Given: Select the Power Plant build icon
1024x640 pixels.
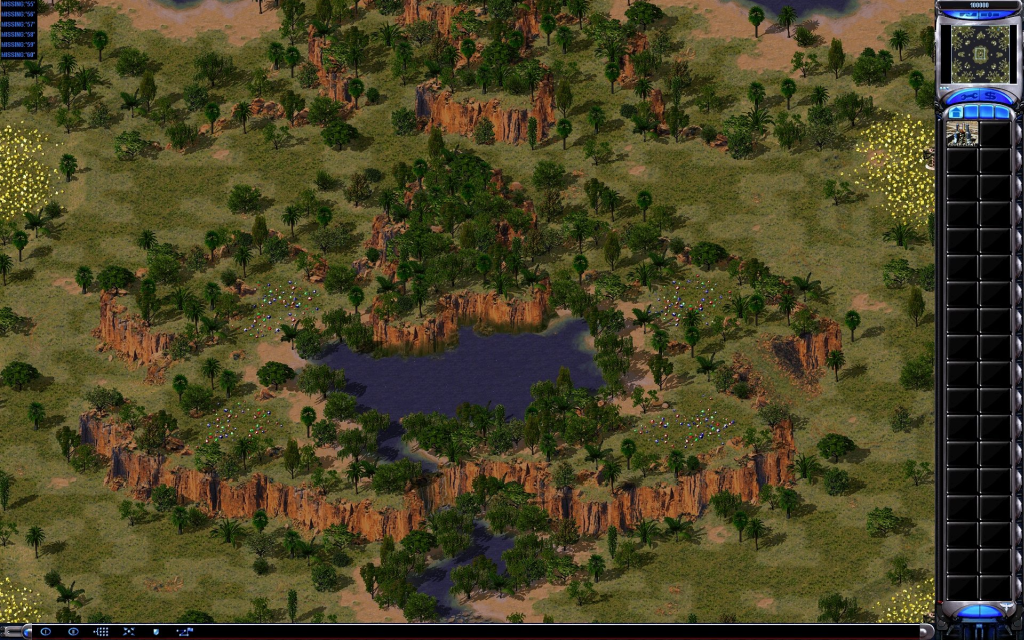Looking at the screenshot, I should tap(962, 133).
